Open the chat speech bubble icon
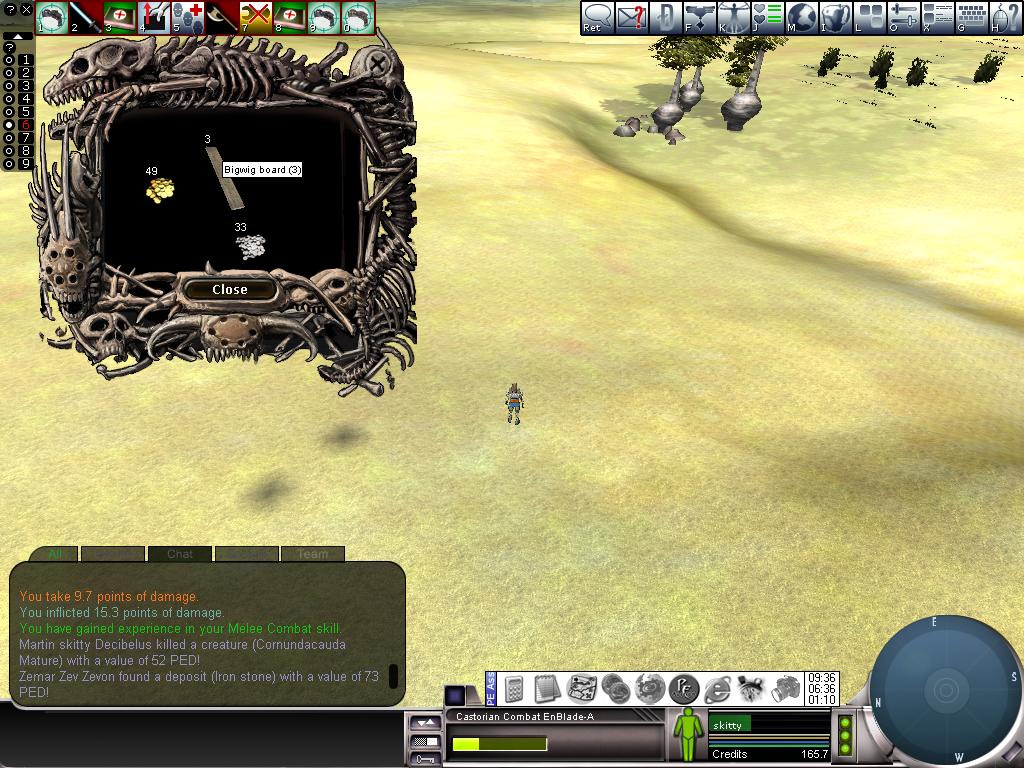The width and height of the screenshot is (1024, 768). point(597,17)
